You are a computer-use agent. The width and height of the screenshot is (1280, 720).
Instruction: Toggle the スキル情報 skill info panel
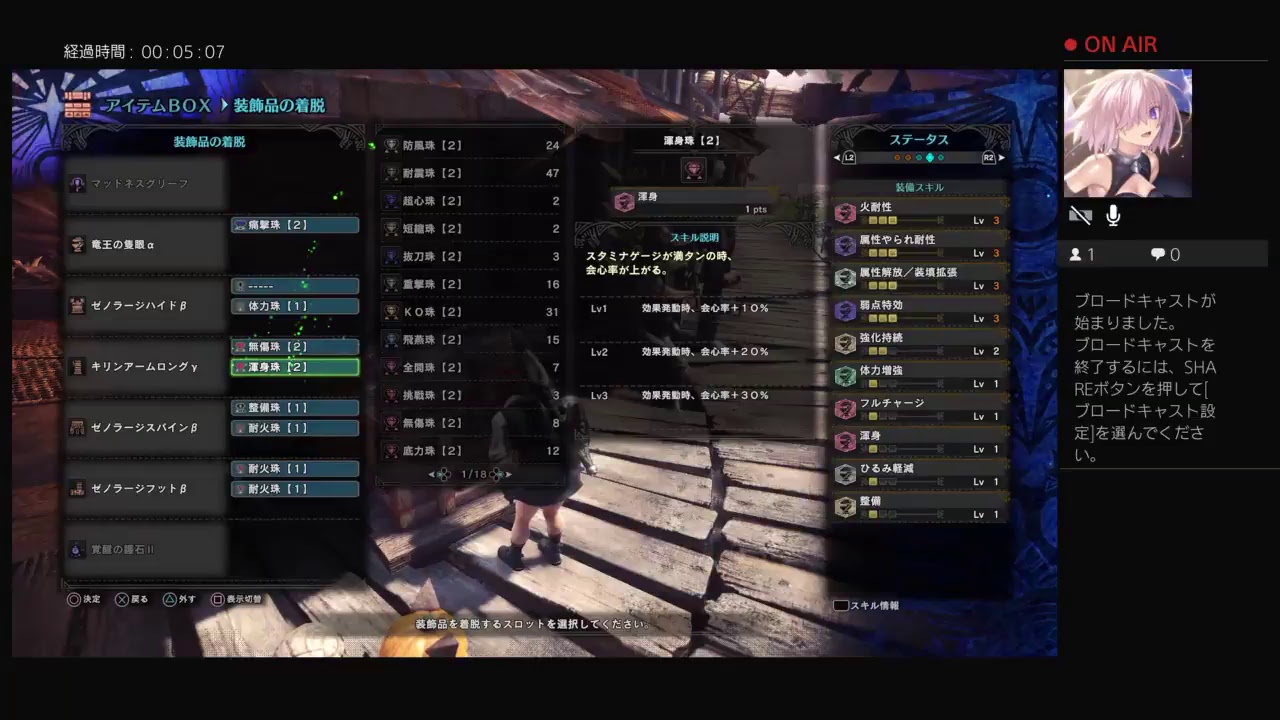866,605
